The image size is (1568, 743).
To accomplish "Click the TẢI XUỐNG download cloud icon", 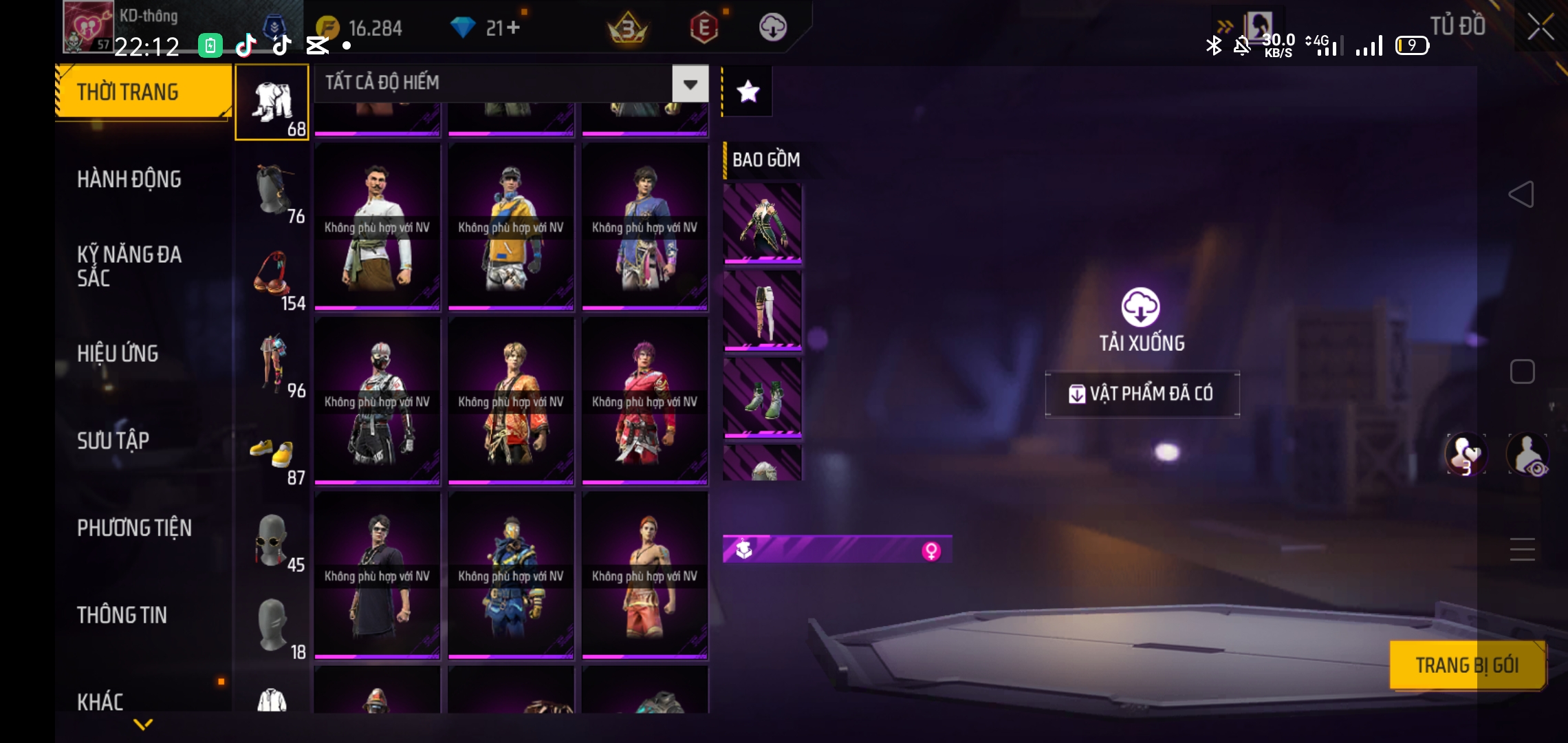I will 1141,308.
